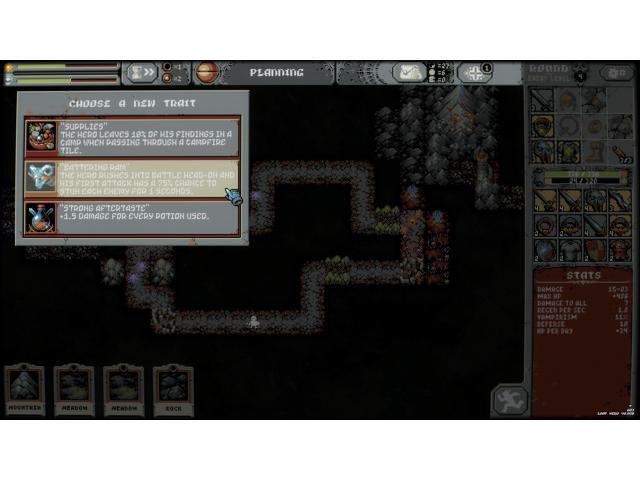The width and height of the screenshot is (640, 480).
Task: Click the Planning mode banner
Action: pyautogui.click(x=276, y=73)
